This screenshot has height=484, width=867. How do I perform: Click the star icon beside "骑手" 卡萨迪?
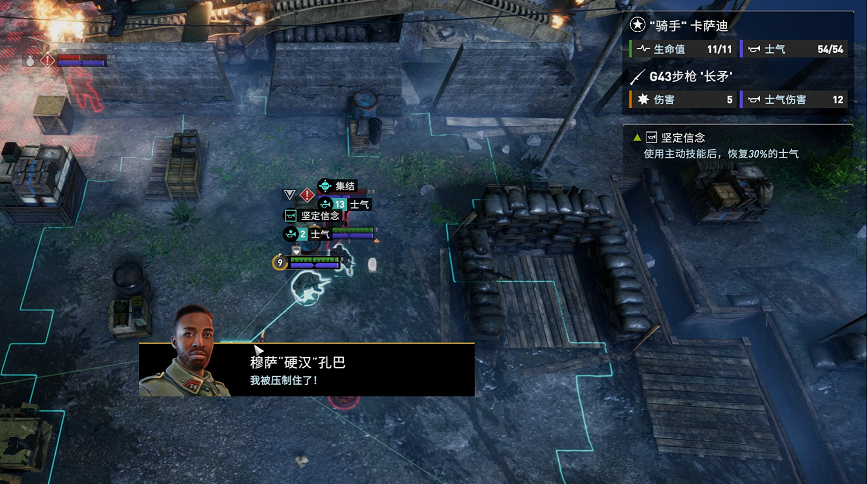(639, 26)
